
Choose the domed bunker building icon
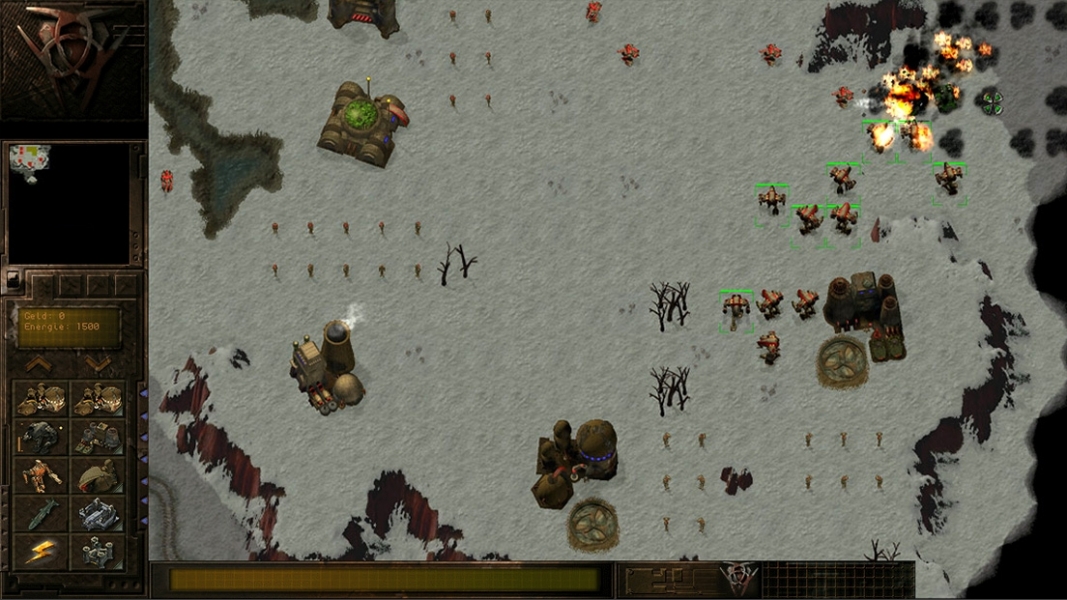click(98, 475)
